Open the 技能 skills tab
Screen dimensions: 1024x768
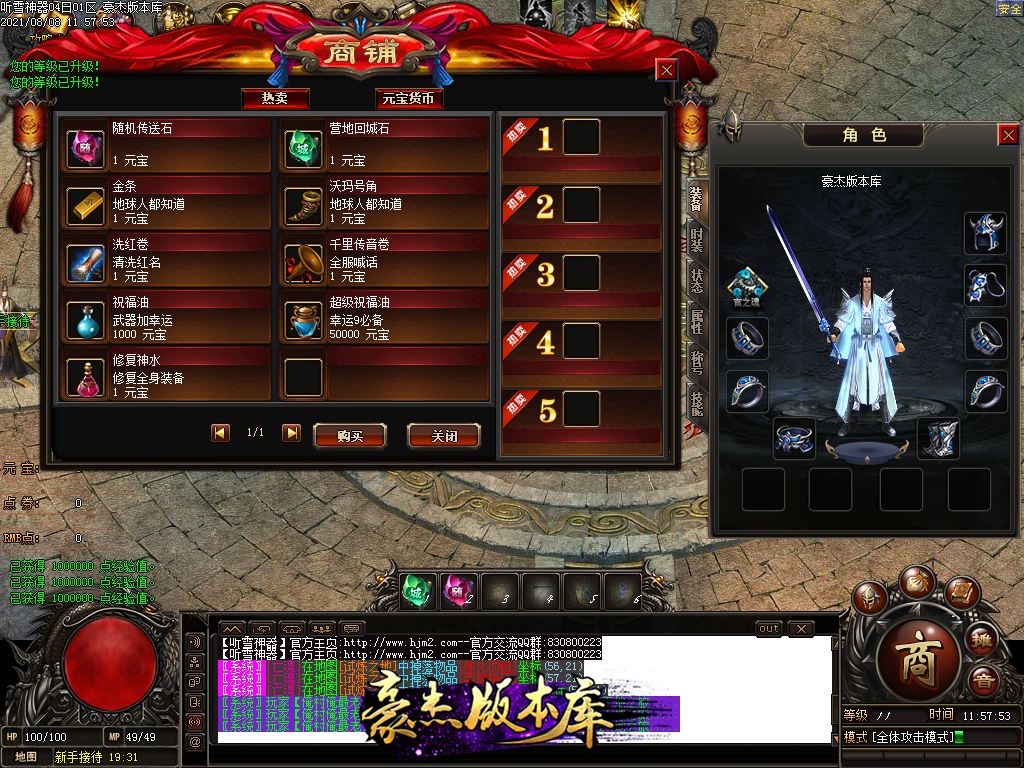pos(696,403)
